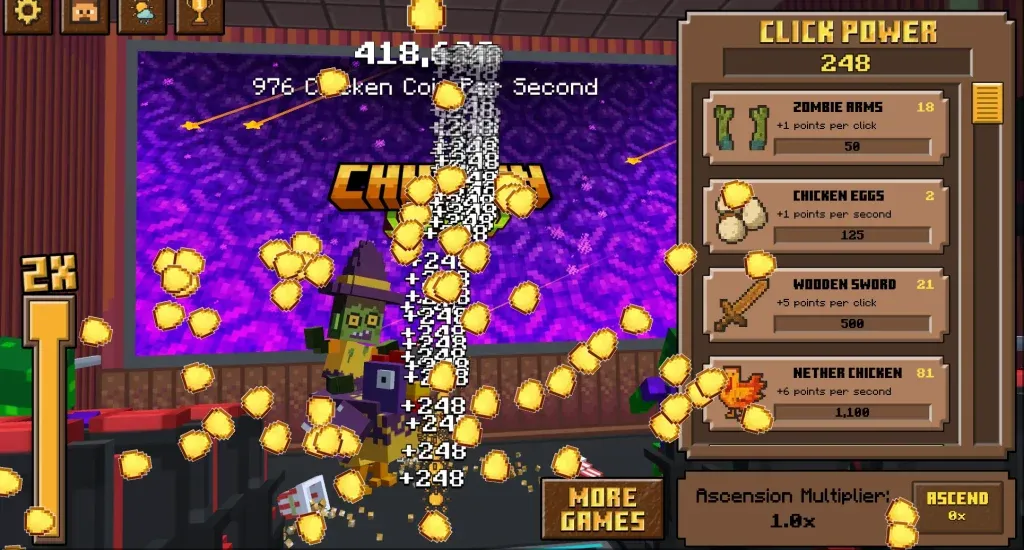Purchase the Chicken Eggs upgrade
This screenshot has height=550, width=1024.
click(824, 215)
